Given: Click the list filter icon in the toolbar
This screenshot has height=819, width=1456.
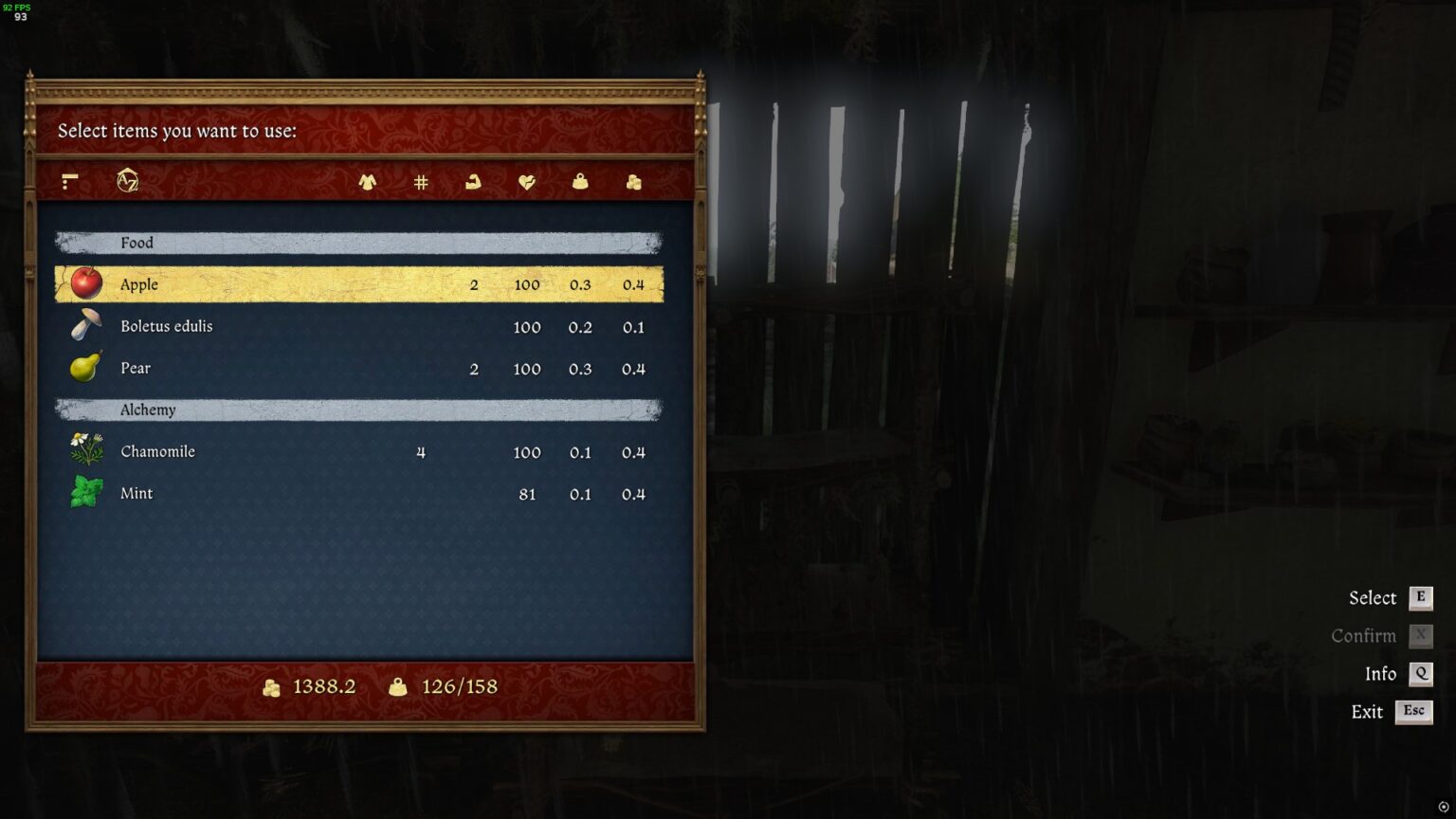Looking at the screenshot, I should click(x=68, y=182).
